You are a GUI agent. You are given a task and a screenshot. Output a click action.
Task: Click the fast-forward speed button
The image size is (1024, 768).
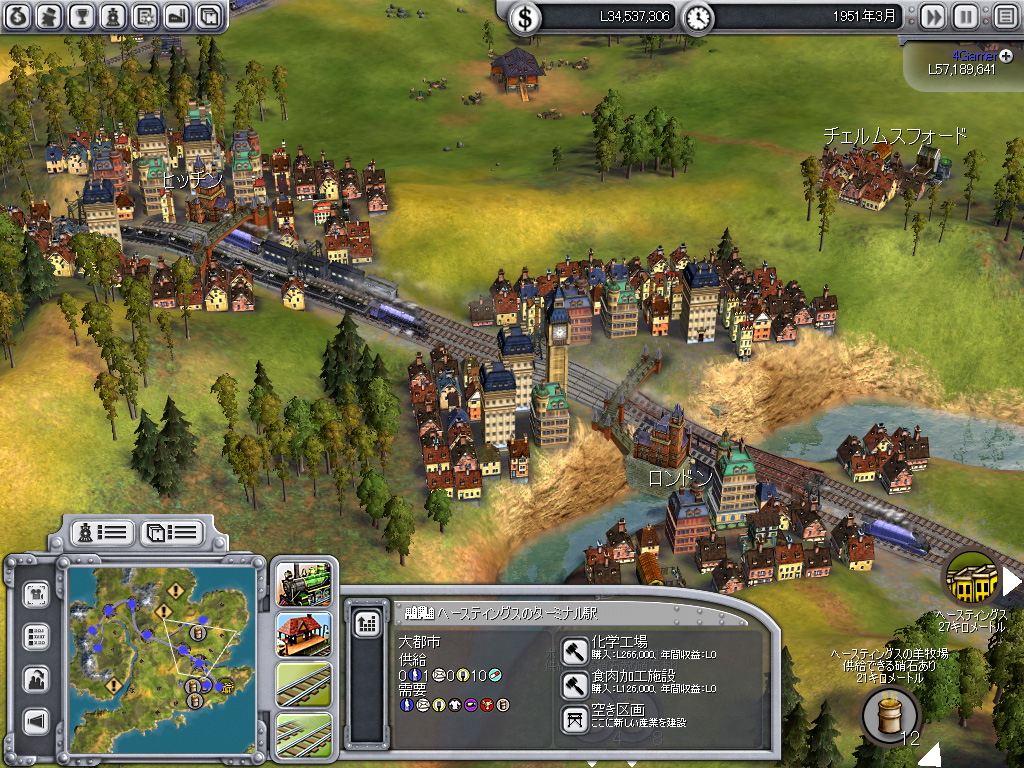point(932,17)
